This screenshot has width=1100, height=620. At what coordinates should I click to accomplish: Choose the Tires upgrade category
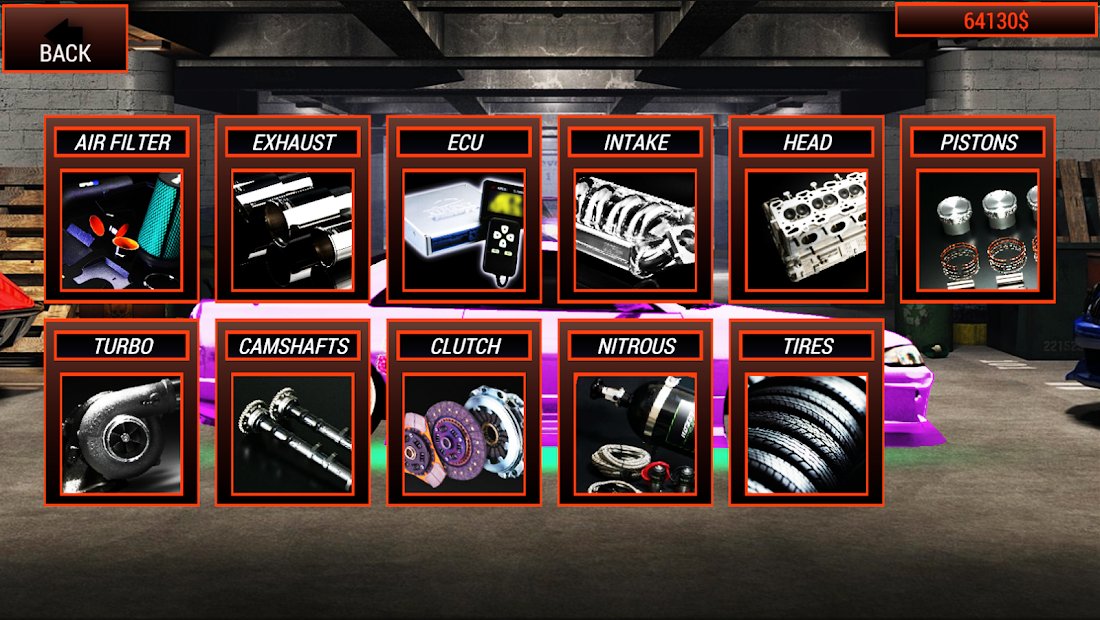tap(807, 414)
